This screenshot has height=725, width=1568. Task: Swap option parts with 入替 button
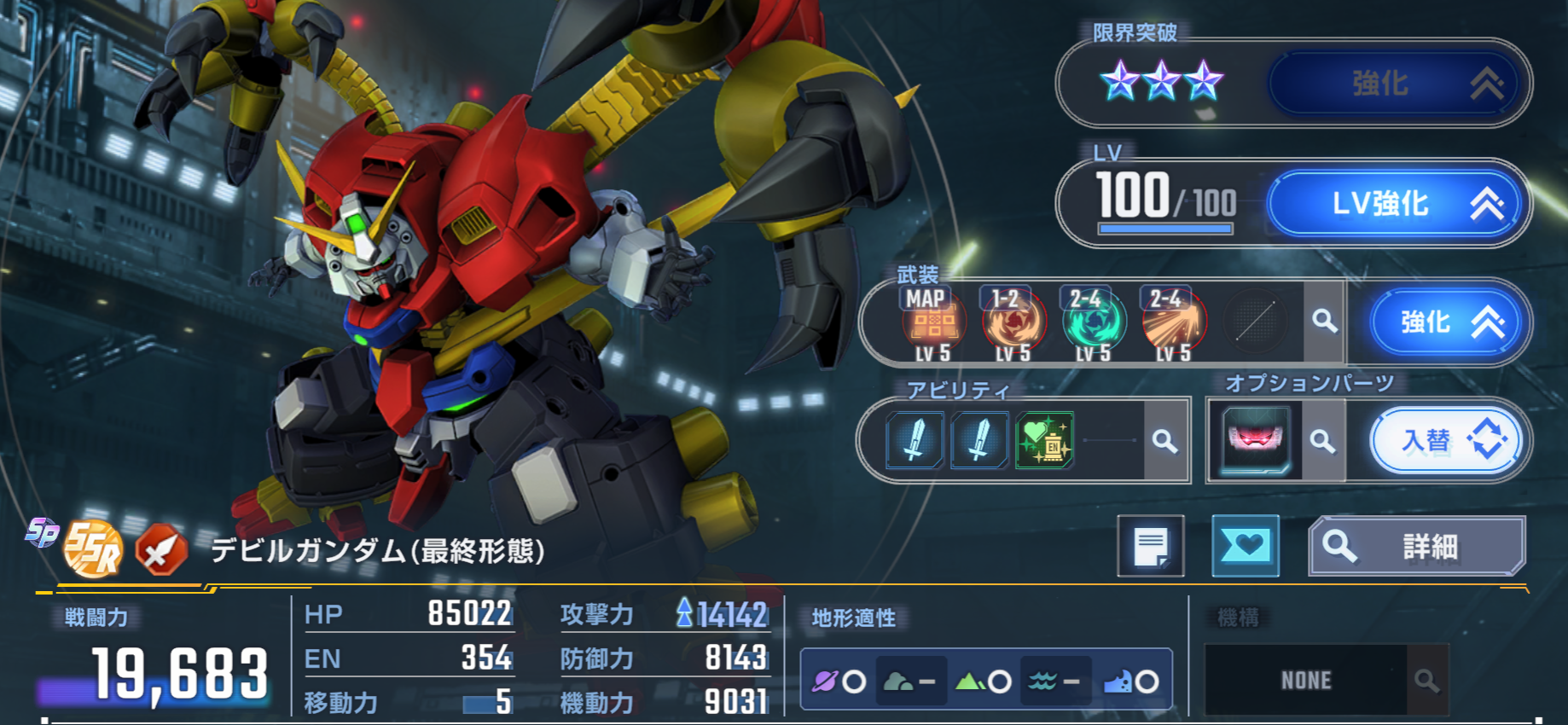1447,441
